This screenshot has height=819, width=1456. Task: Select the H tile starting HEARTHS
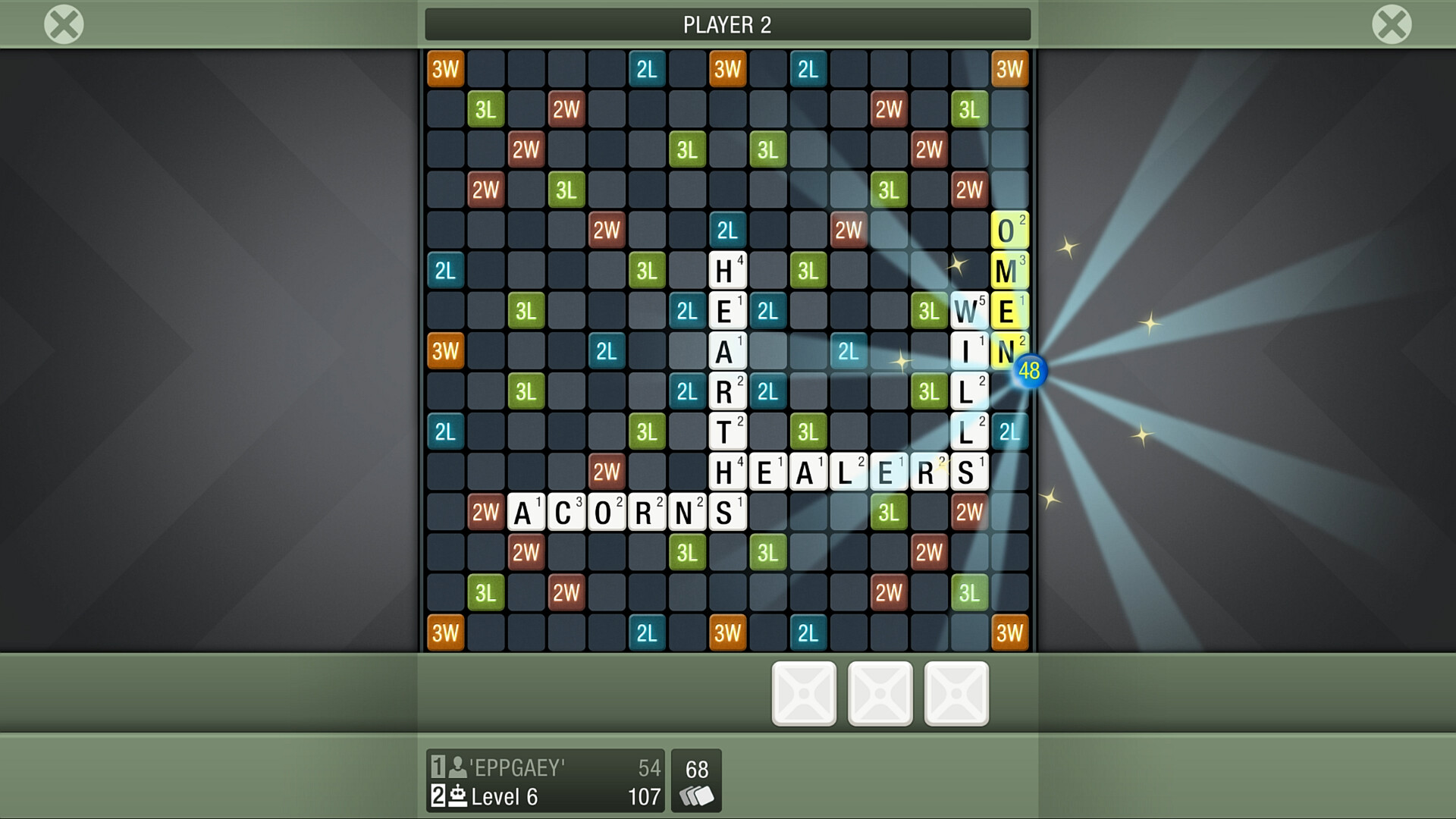pos(729,269)
